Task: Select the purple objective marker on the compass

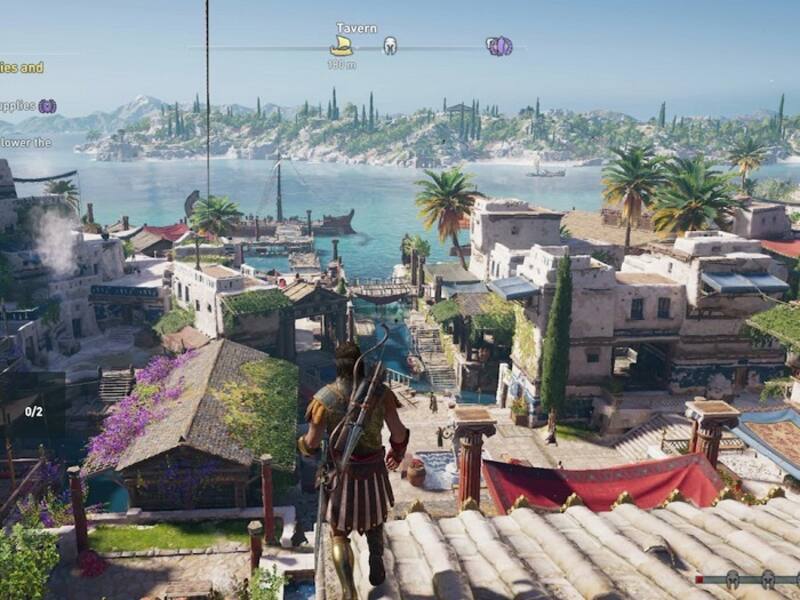Action: [499, 46]
